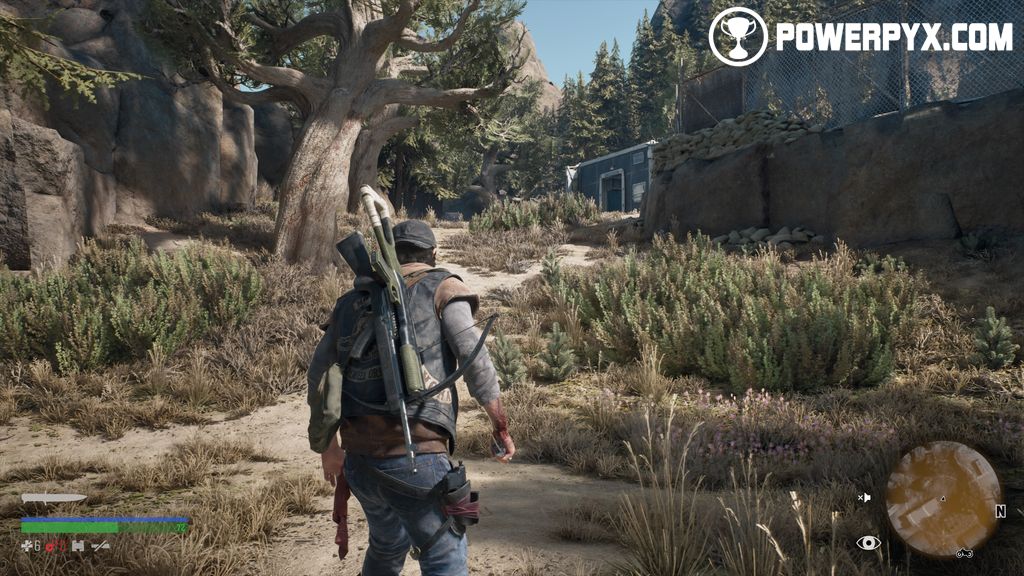The height and width of the screenshot is (576, 1024).
Task: Click the red explosive item icon
Action: coord(52,546)
